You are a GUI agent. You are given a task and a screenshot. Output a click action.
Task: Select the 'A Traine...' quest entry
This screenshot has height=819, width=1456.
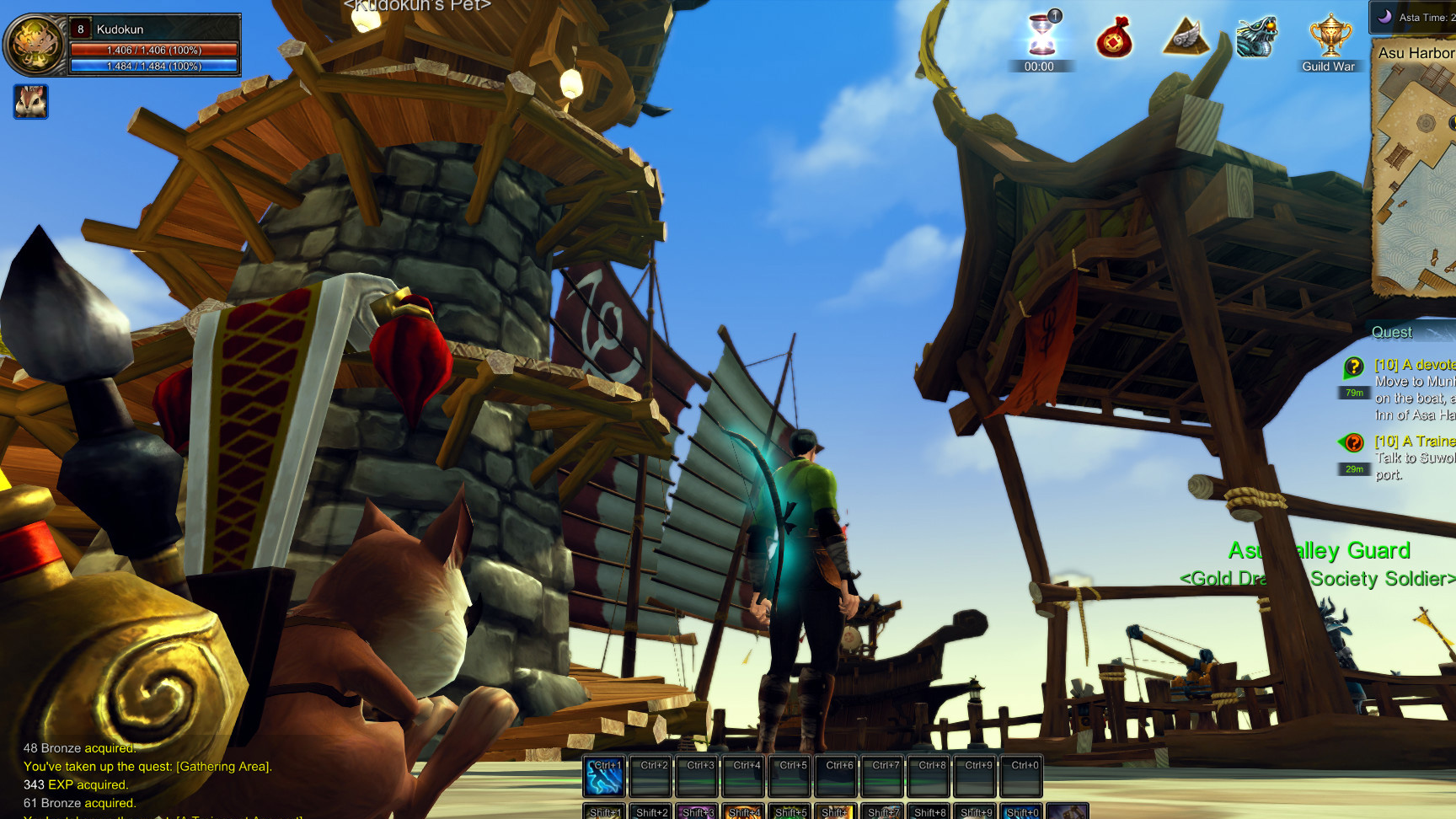[1414, 442]
